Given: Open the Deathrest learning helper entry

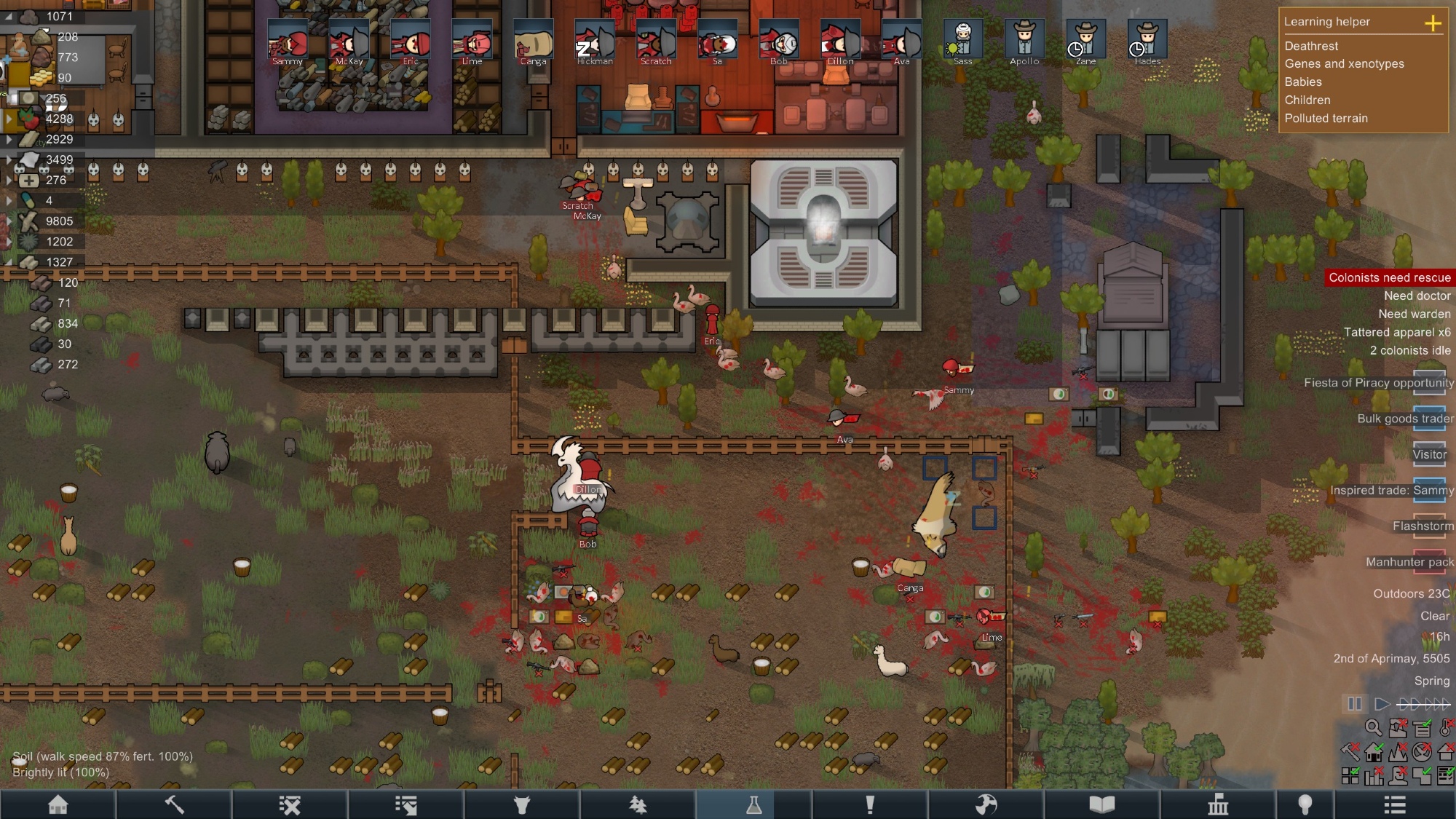Looking at the screenshot, I should [x=1311, y=46].
